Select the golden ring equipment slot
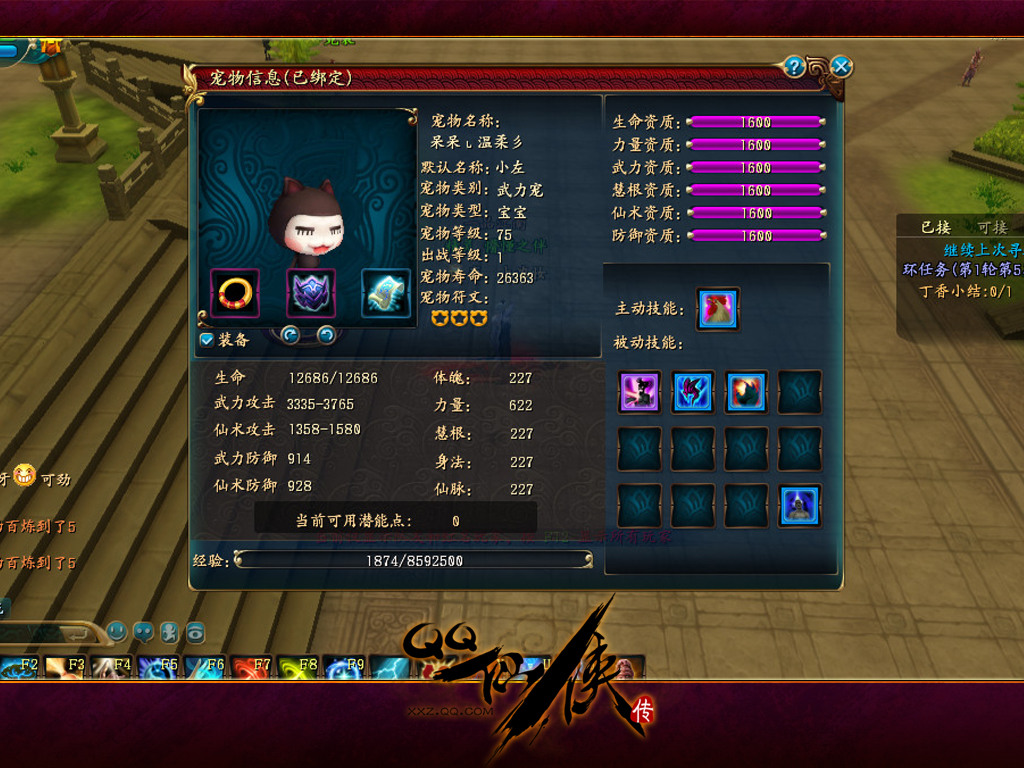This screenshot has width=1024, height=768. click(x=235, y=292)
